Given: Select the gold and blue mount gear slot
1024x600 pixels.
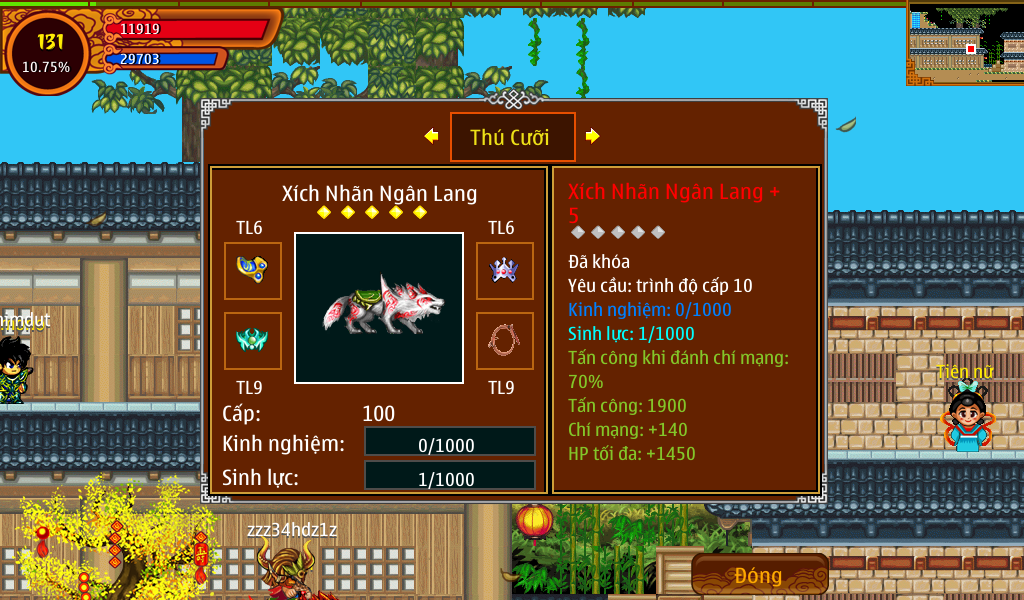Looking at the screenshot, I should click(253, 270).
